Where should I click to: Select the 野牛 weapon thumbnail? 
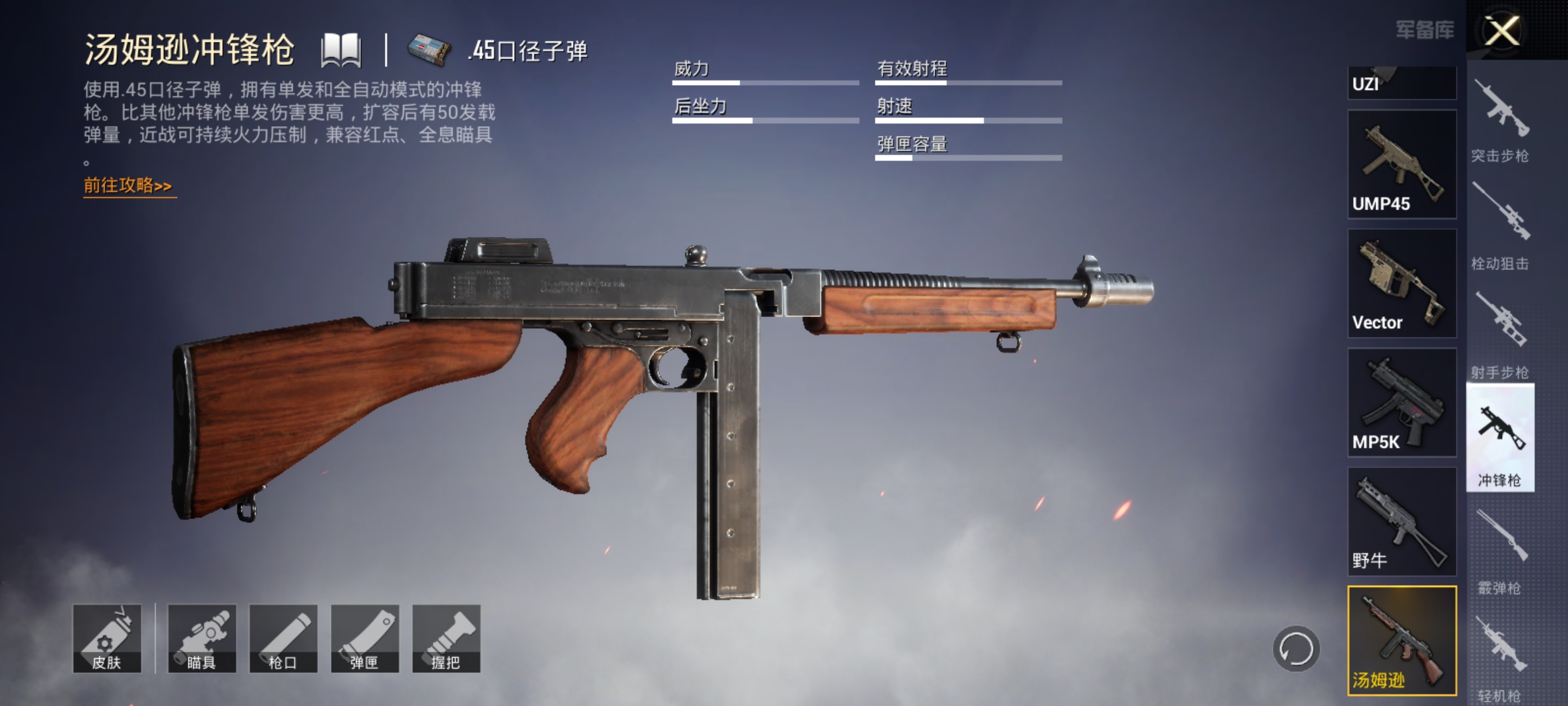(1401, 520)
